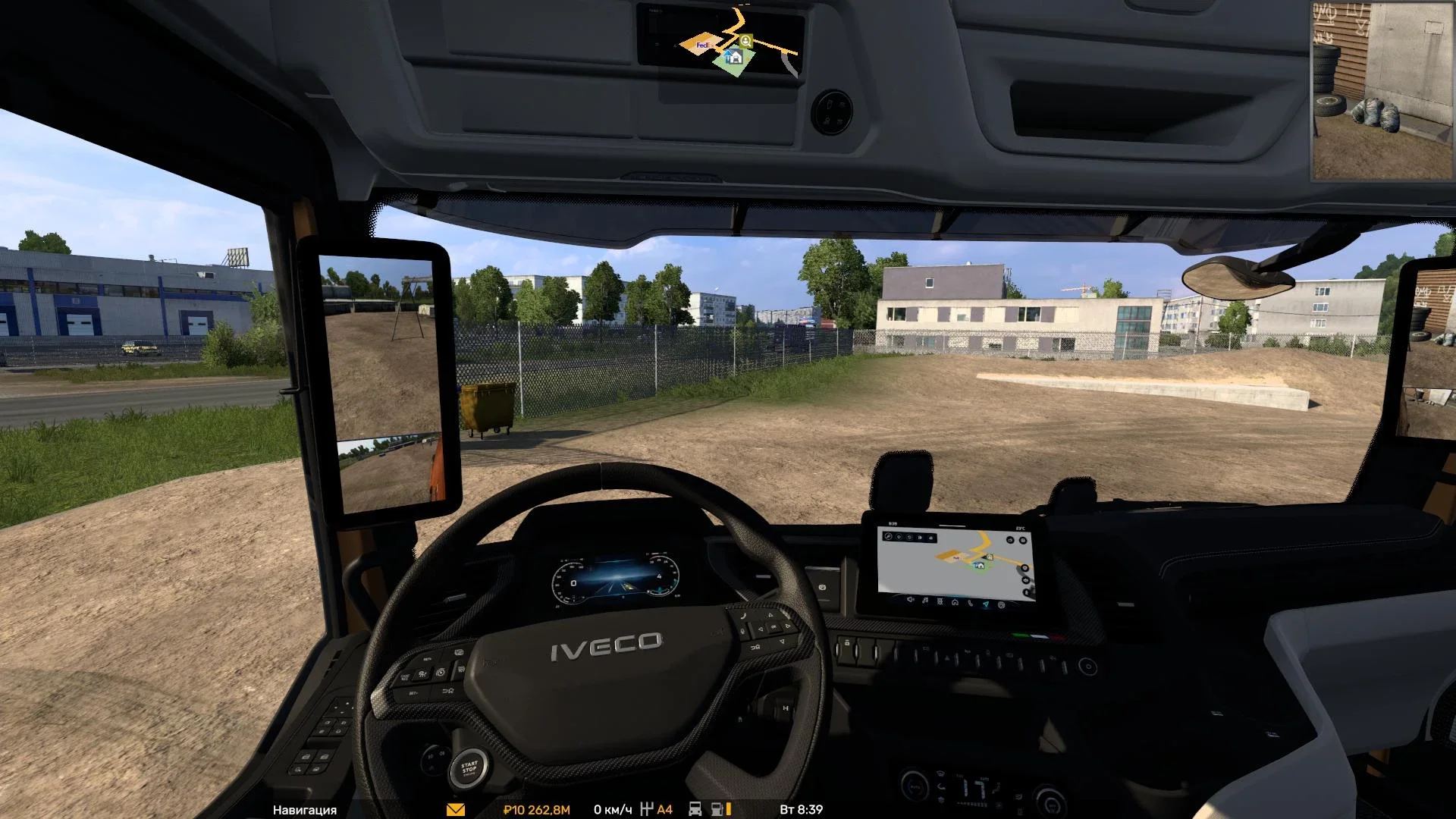Click the ₽10 262,8M money balance
The height and width of the screenshot is (819, 1456).
coord(536,809)
